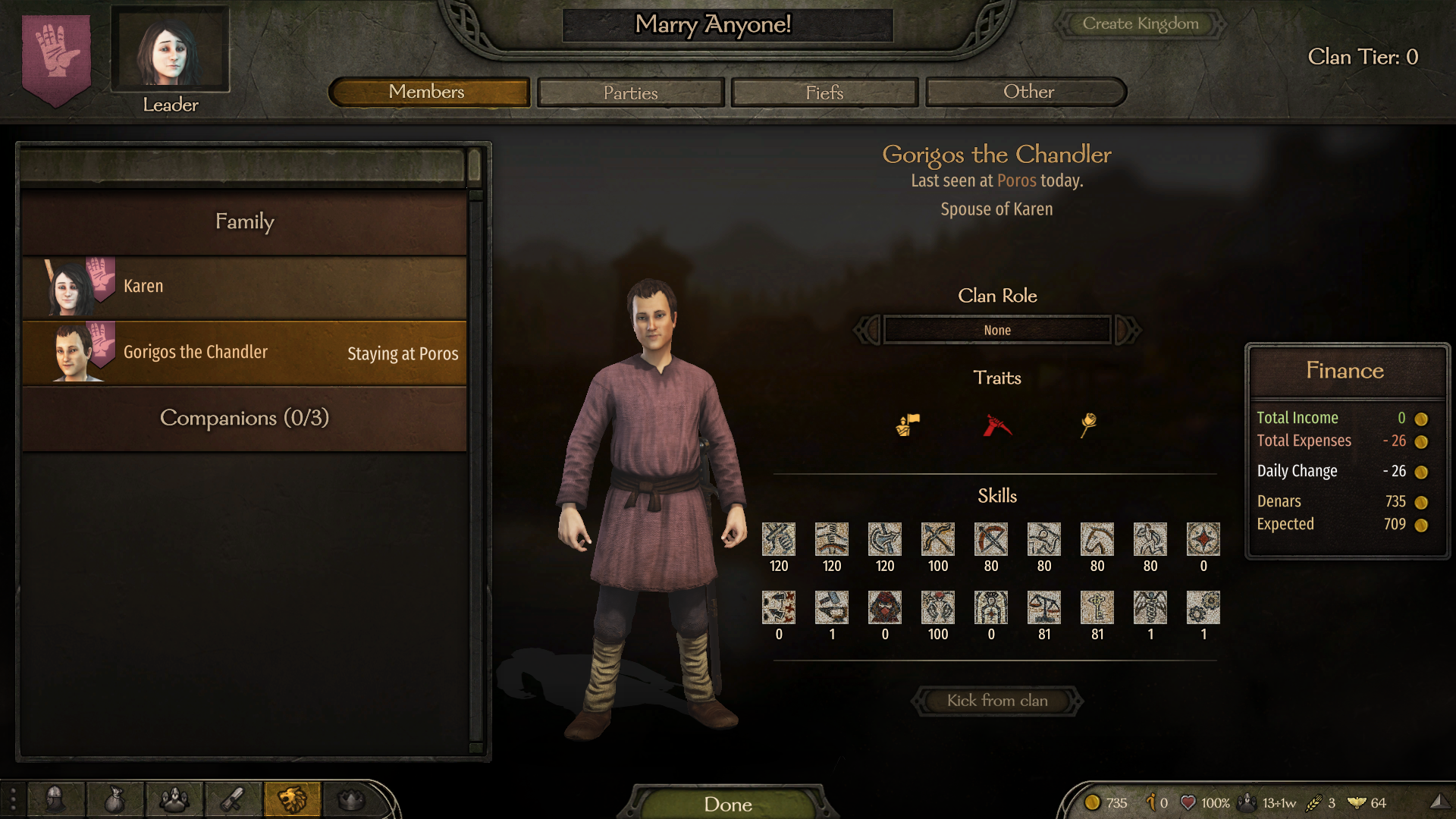Open the Fiefs tab

824,93
